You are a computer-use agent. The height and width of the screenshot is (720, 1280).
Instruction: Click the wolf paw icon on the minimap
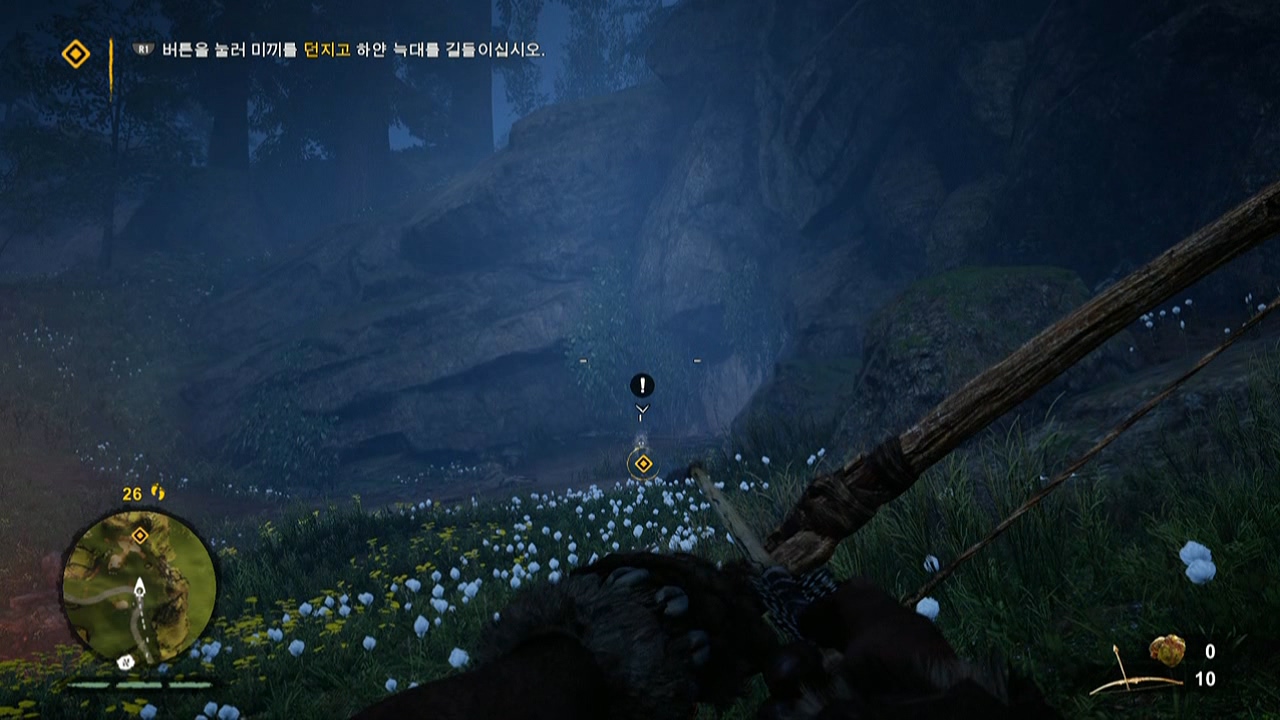coord(126,662)
